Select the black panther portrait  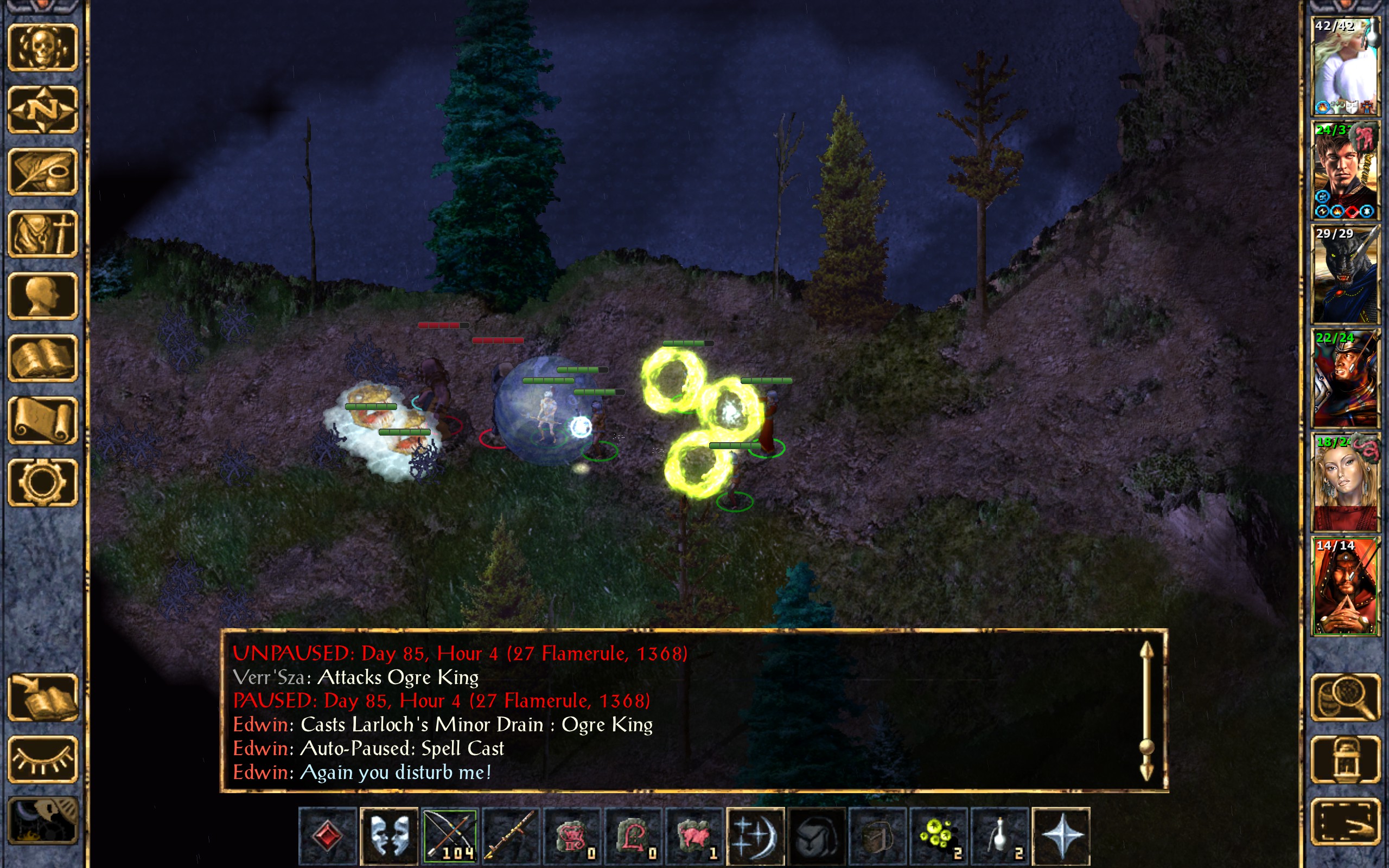pyautogui.click(x=1346, y=275)
